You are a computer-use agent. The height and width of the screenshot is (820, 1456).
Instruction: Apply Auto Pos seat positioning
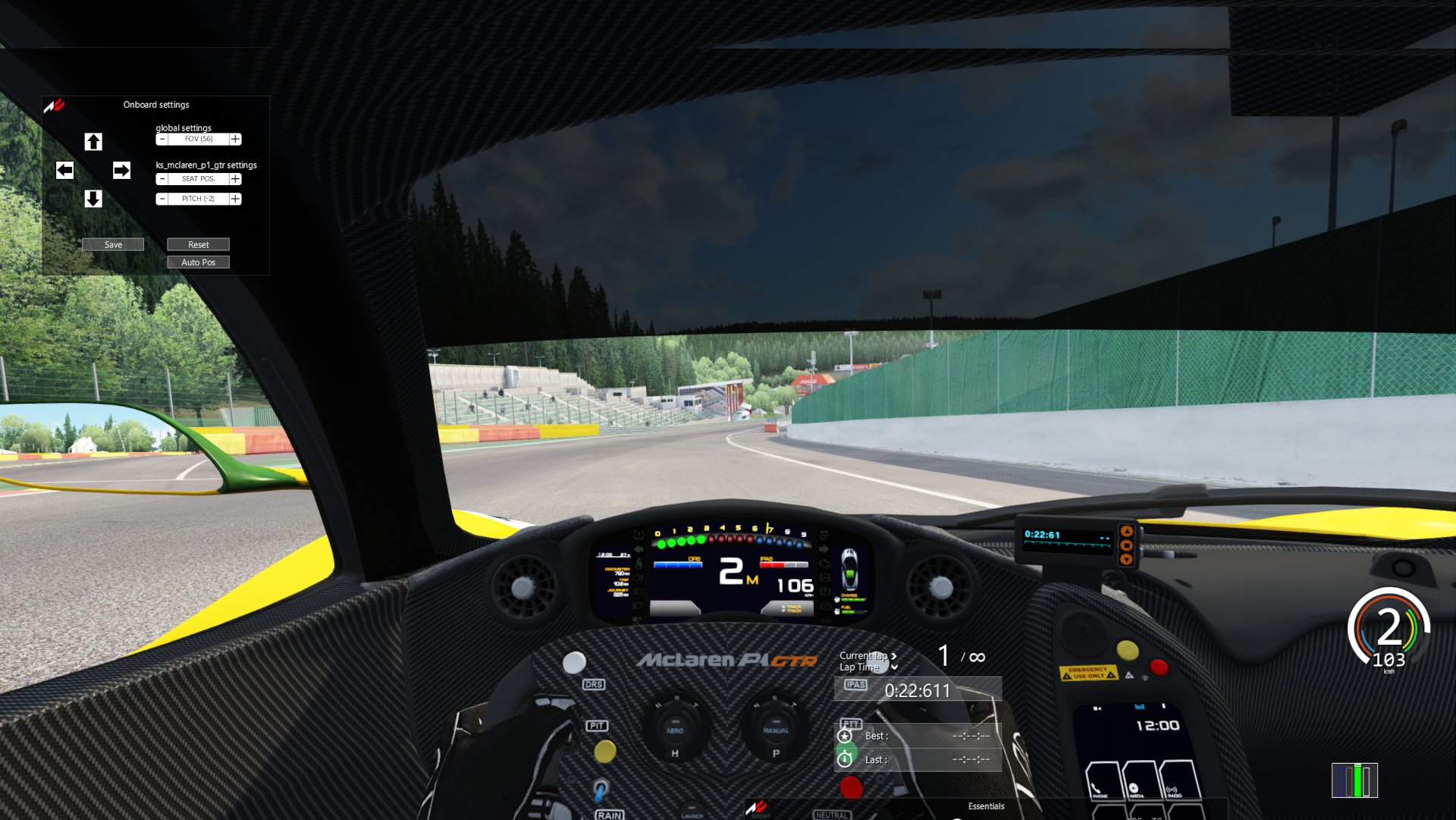point(198,262)
